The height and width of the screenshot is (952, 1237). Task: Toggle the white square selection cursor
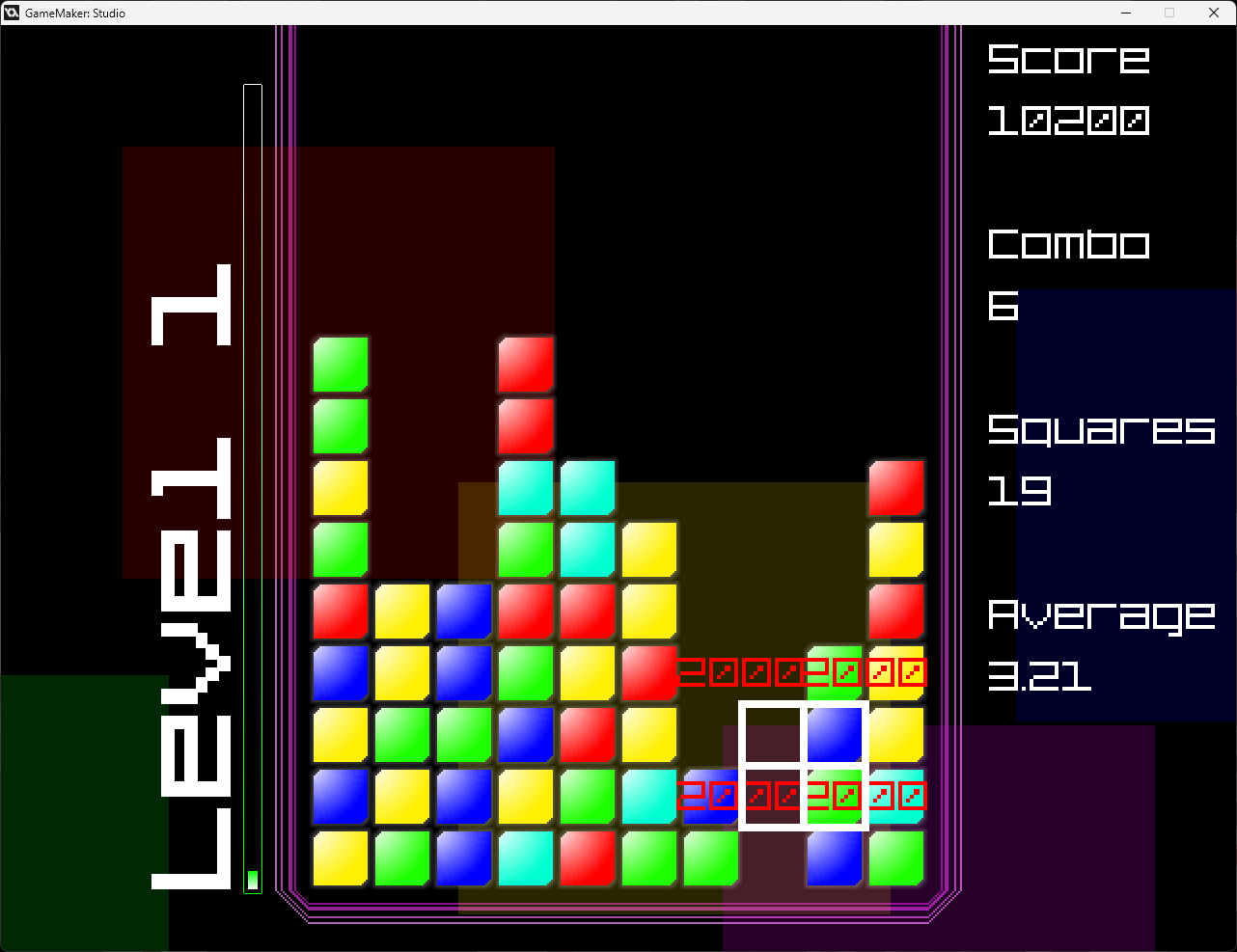804,767
